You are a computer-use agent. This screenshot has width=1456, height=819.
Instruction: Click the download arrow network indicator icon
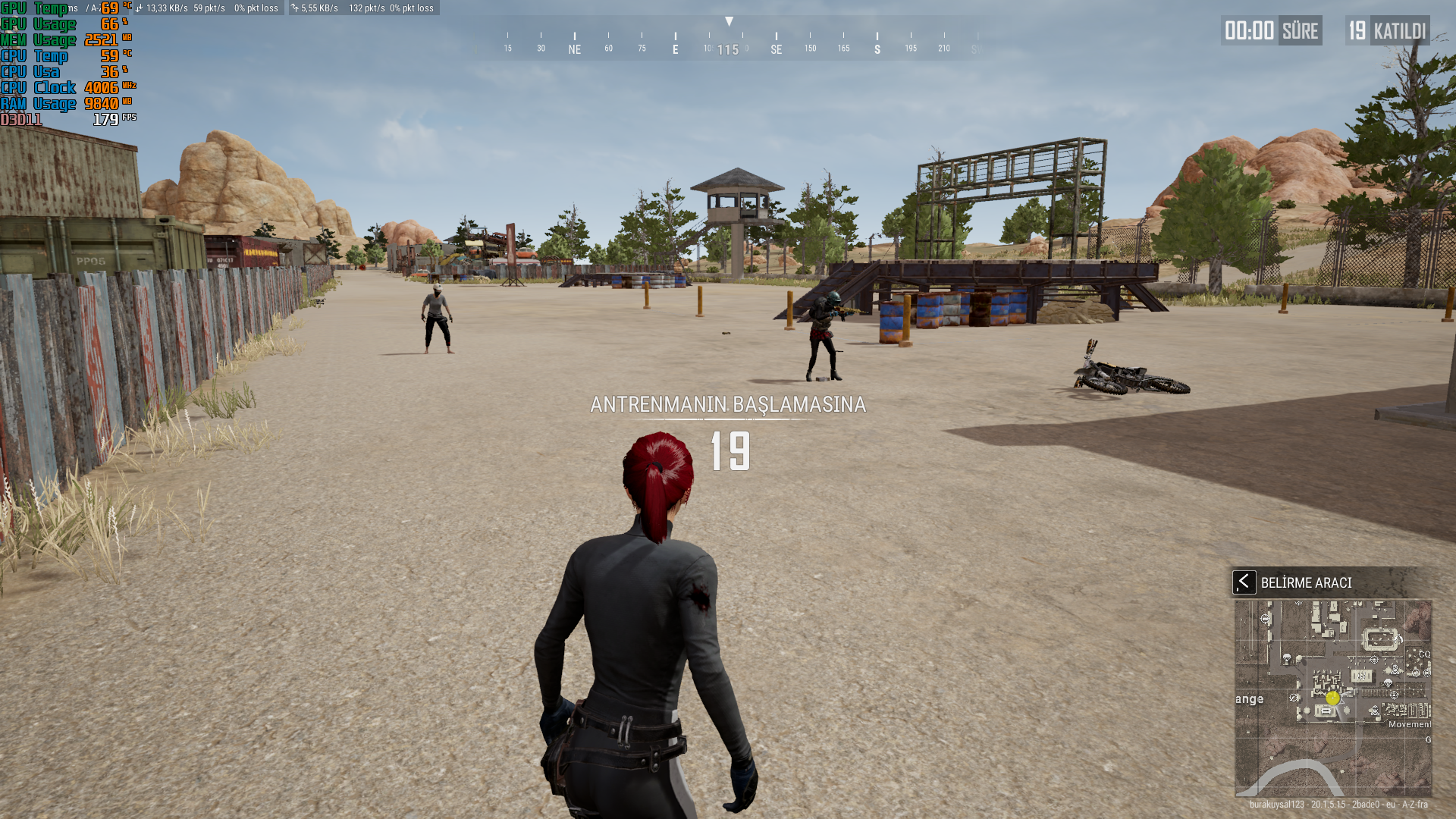point(140,9)
